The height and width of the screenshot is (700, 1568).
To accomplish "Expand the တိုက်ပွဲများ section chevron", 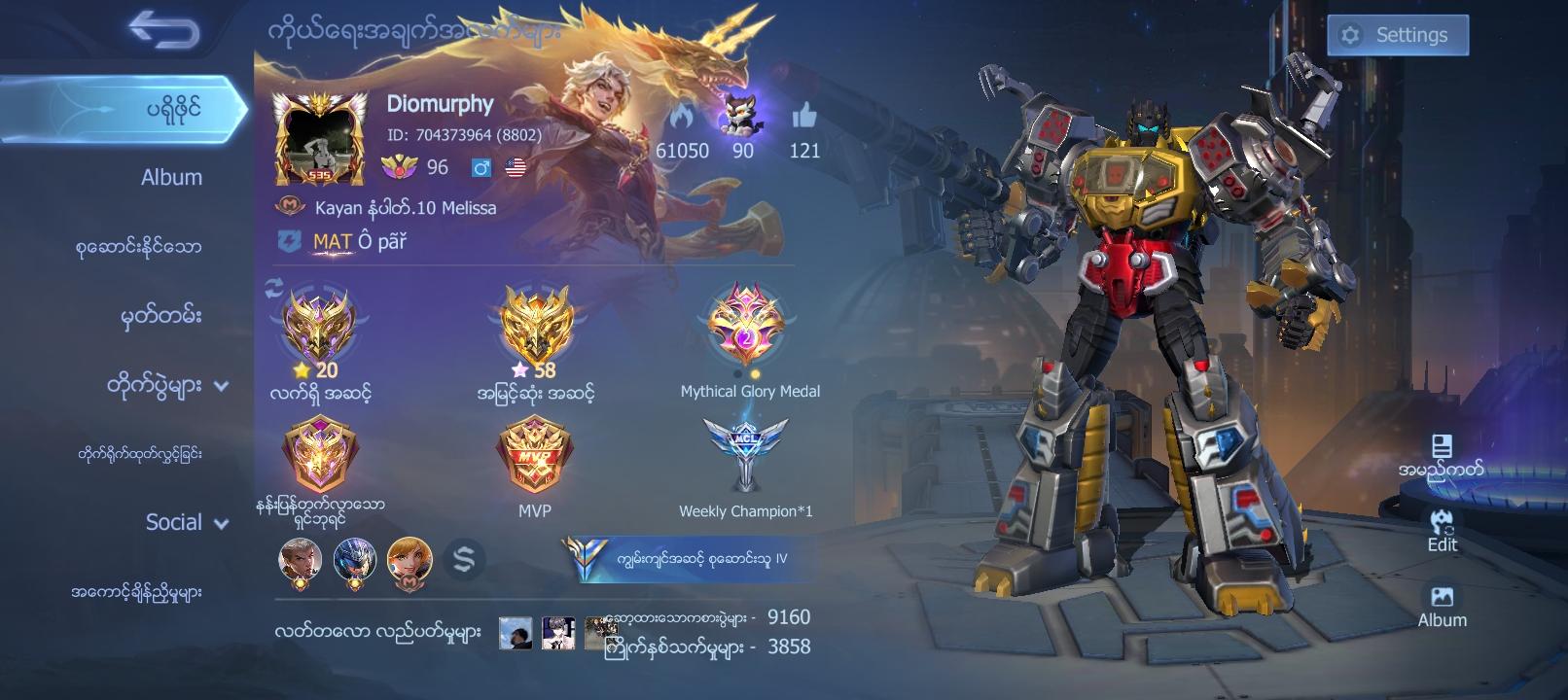I will tap(223, 386).
